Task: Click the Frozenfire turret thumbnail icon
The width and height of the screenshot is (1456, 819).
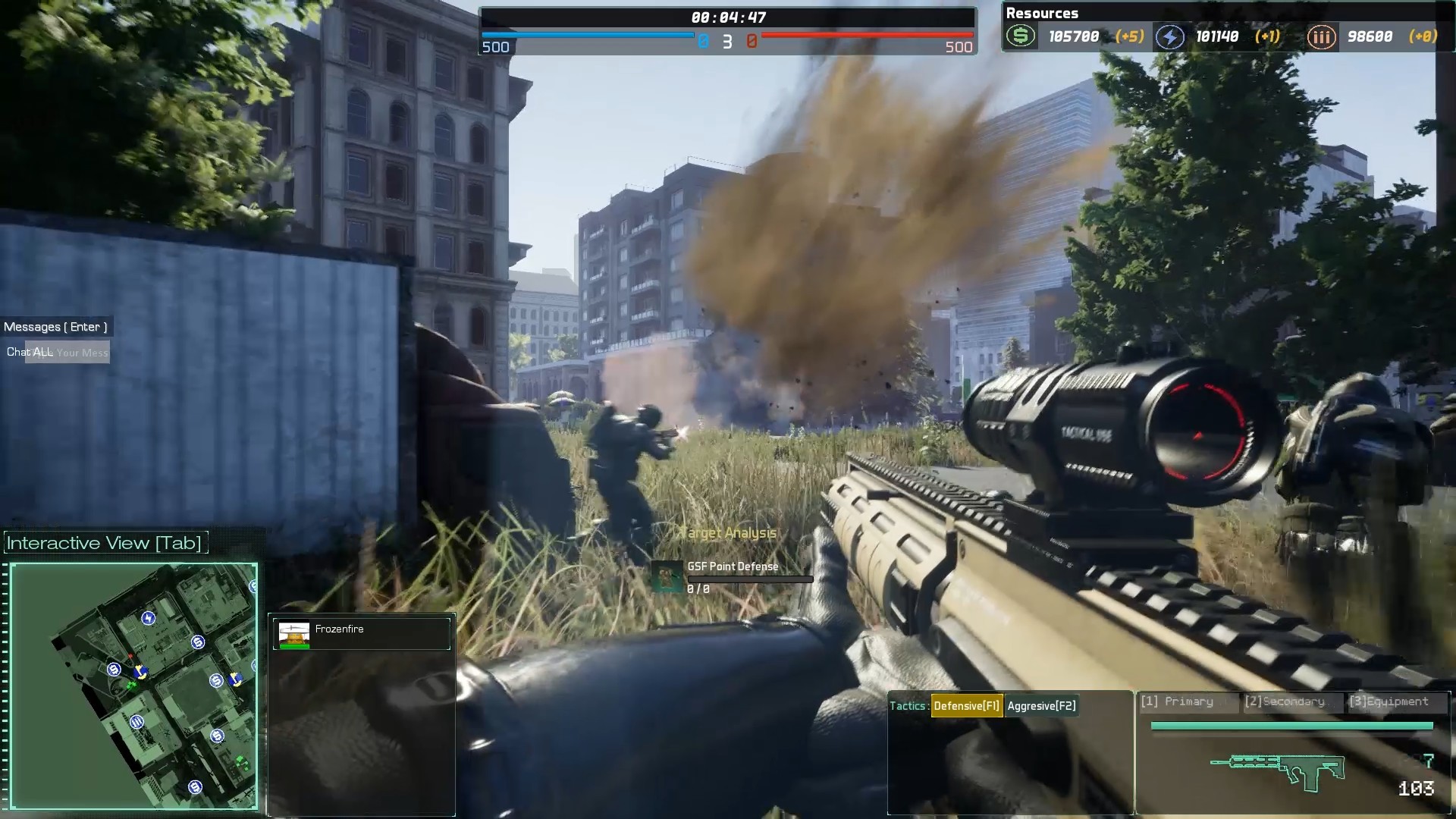Action: coord(294,634)
